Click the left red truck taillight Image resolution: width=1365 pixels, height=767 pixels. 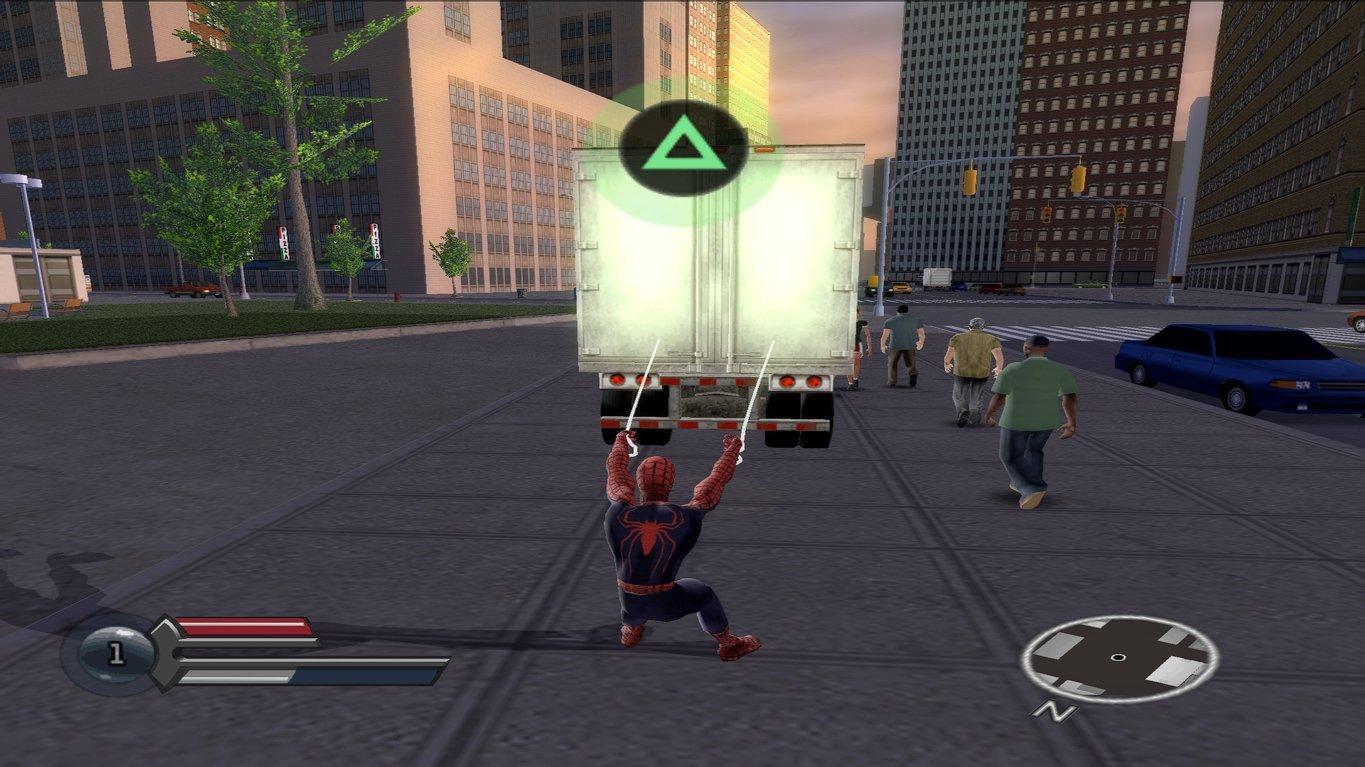point(618,381)
